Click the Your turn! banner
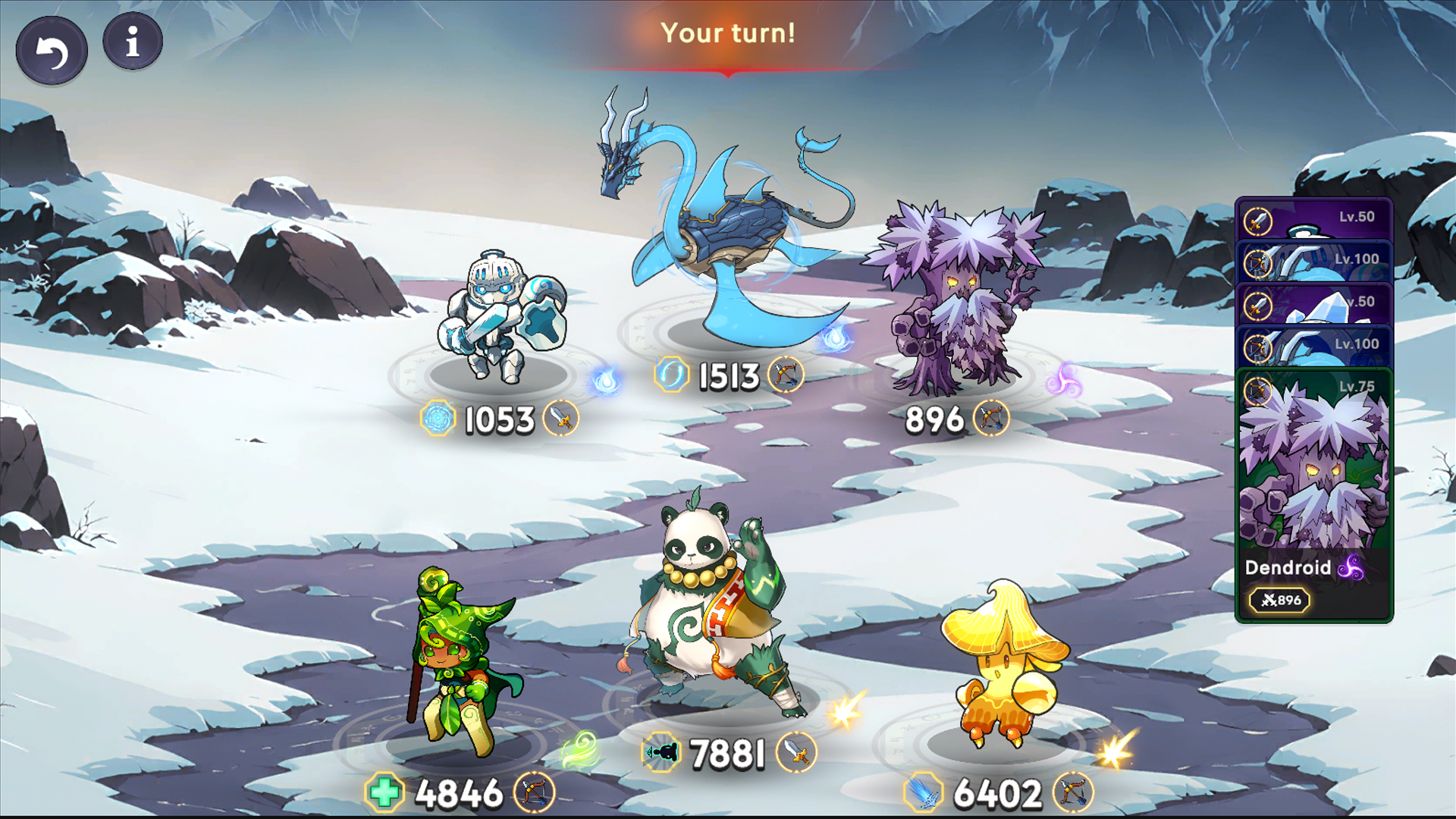The width and height of the screenshot is (1456, 819). click(728, 33)
